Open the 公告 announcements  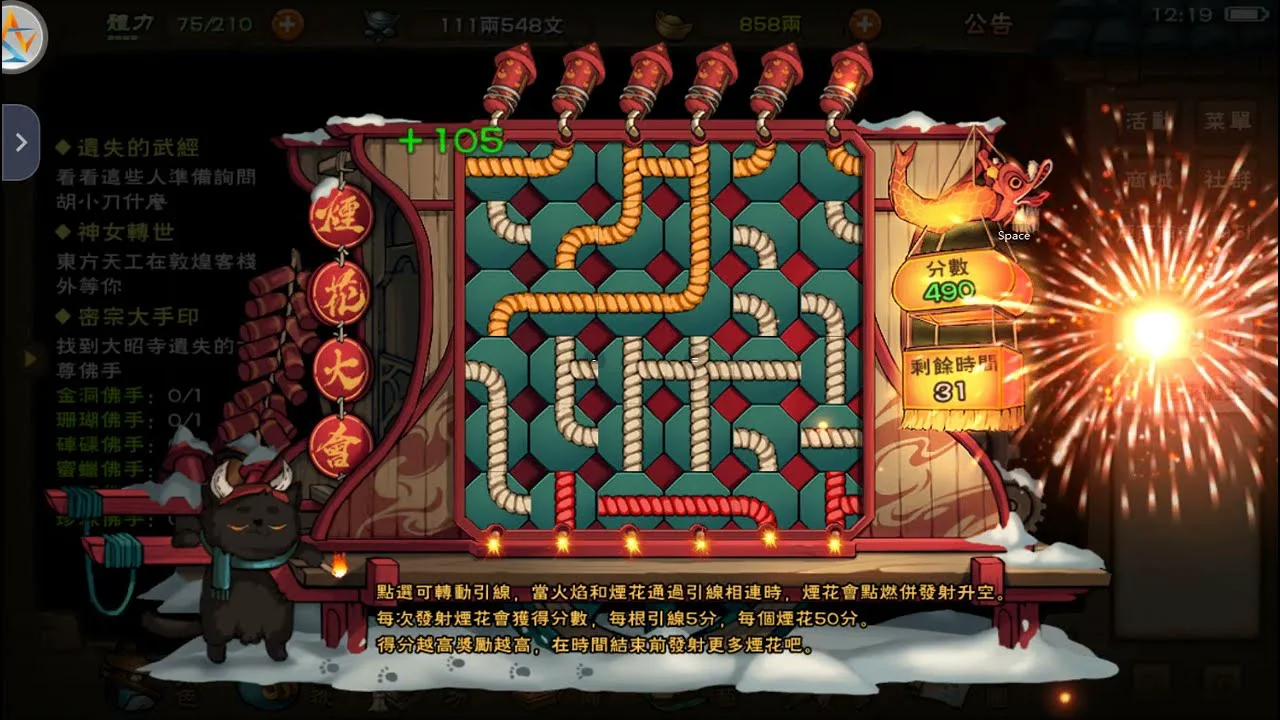[x=989, y=24]
